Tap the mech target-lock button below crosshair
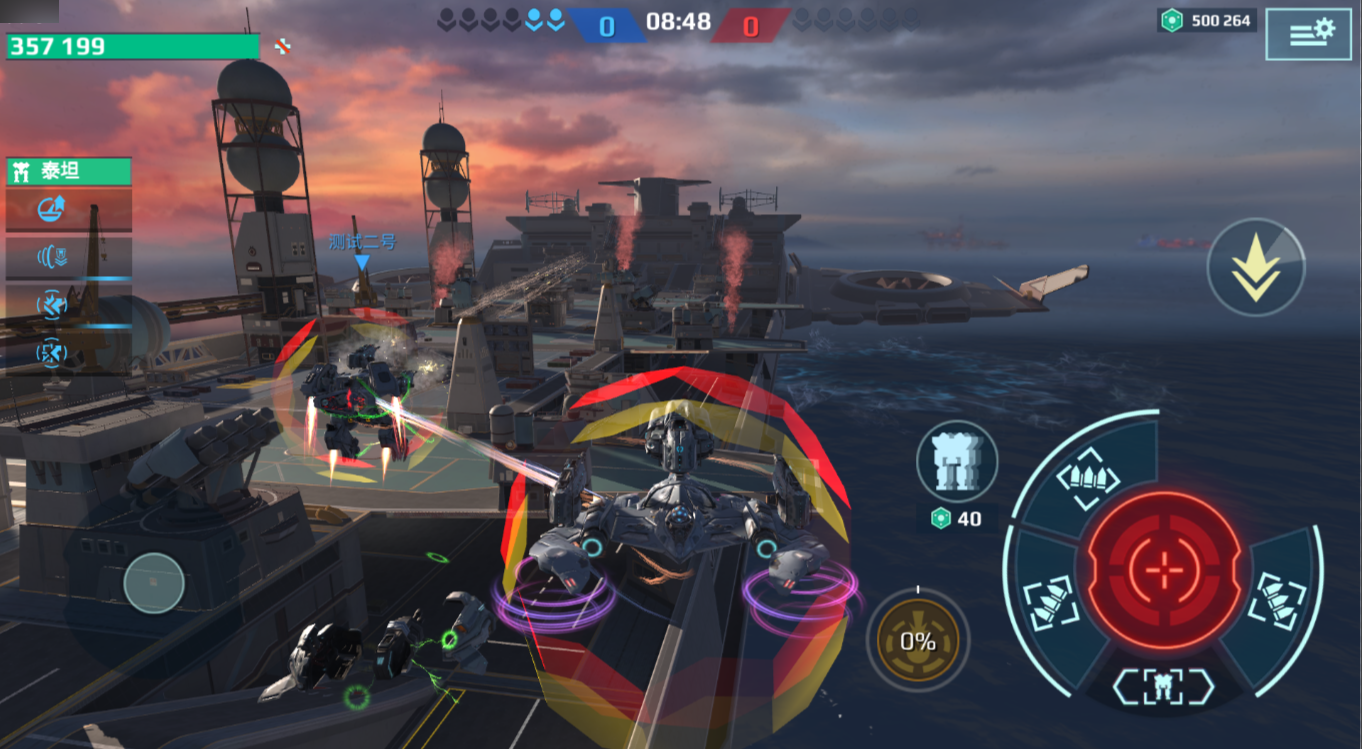The image size is (1362, 749). [1163, 686]
